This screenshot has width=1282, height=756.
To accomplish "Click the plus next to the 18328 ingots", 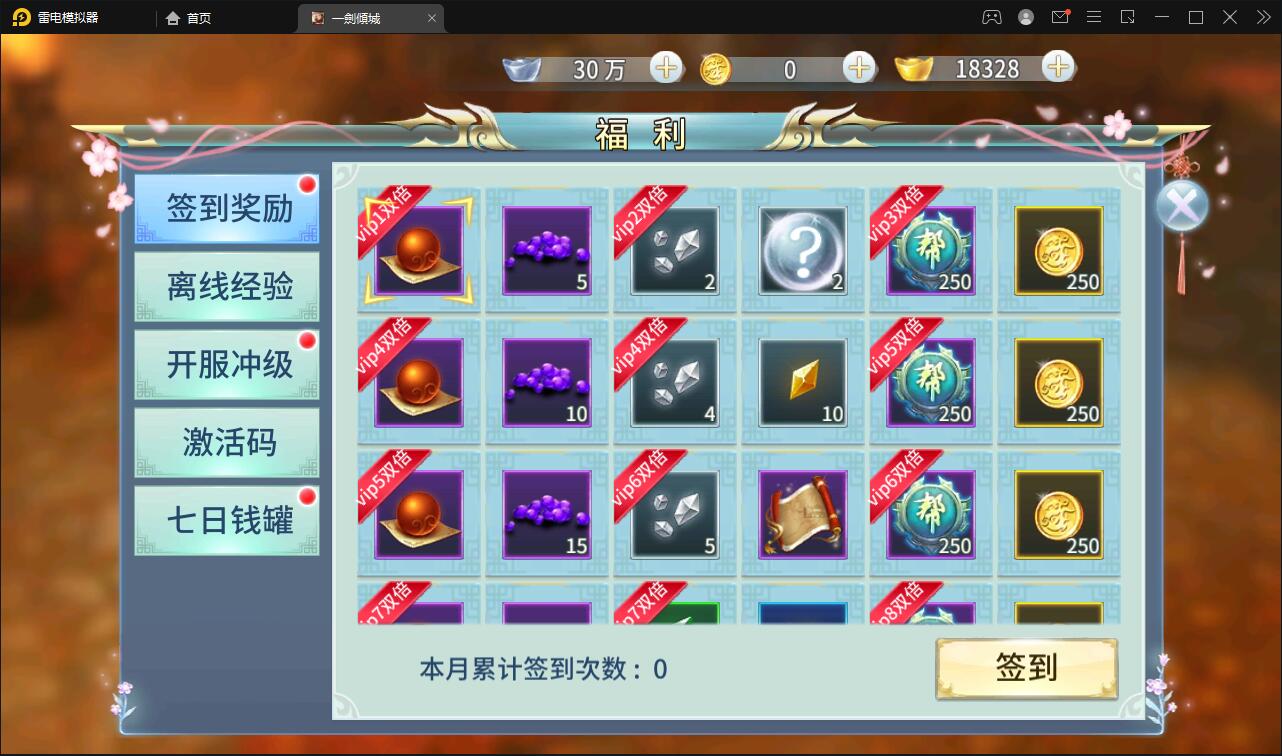I will pos(1057,69).
